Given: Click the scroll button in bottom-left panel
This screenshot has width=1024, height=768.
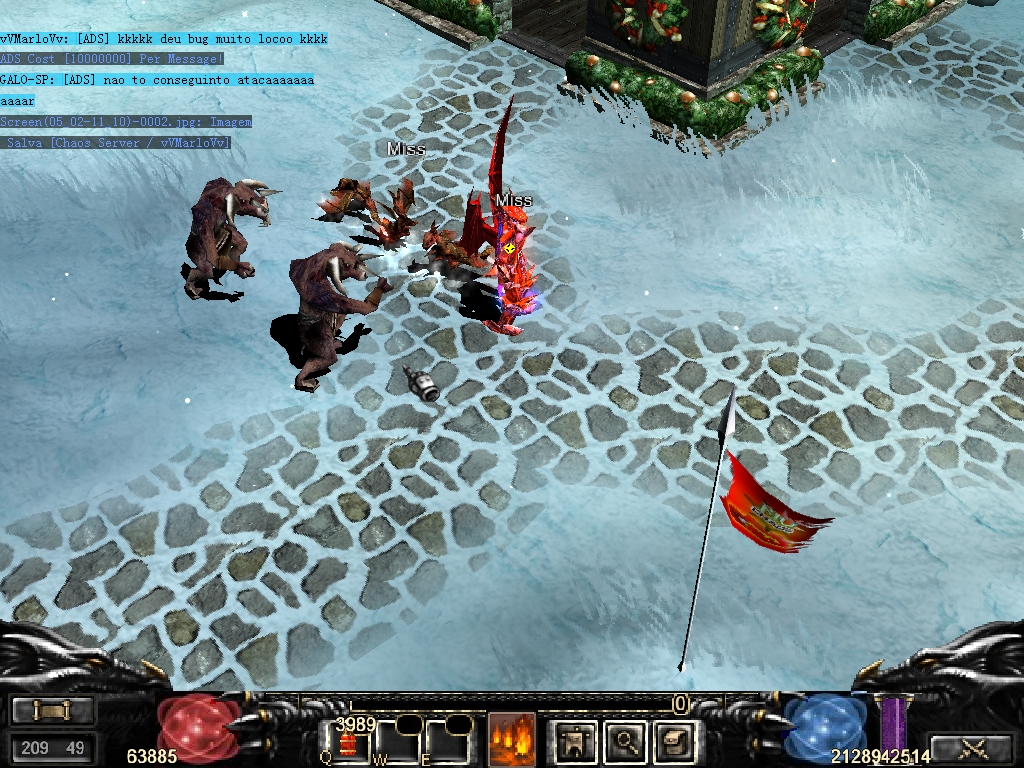Looking at the screenshot, I should coord(53,711).
